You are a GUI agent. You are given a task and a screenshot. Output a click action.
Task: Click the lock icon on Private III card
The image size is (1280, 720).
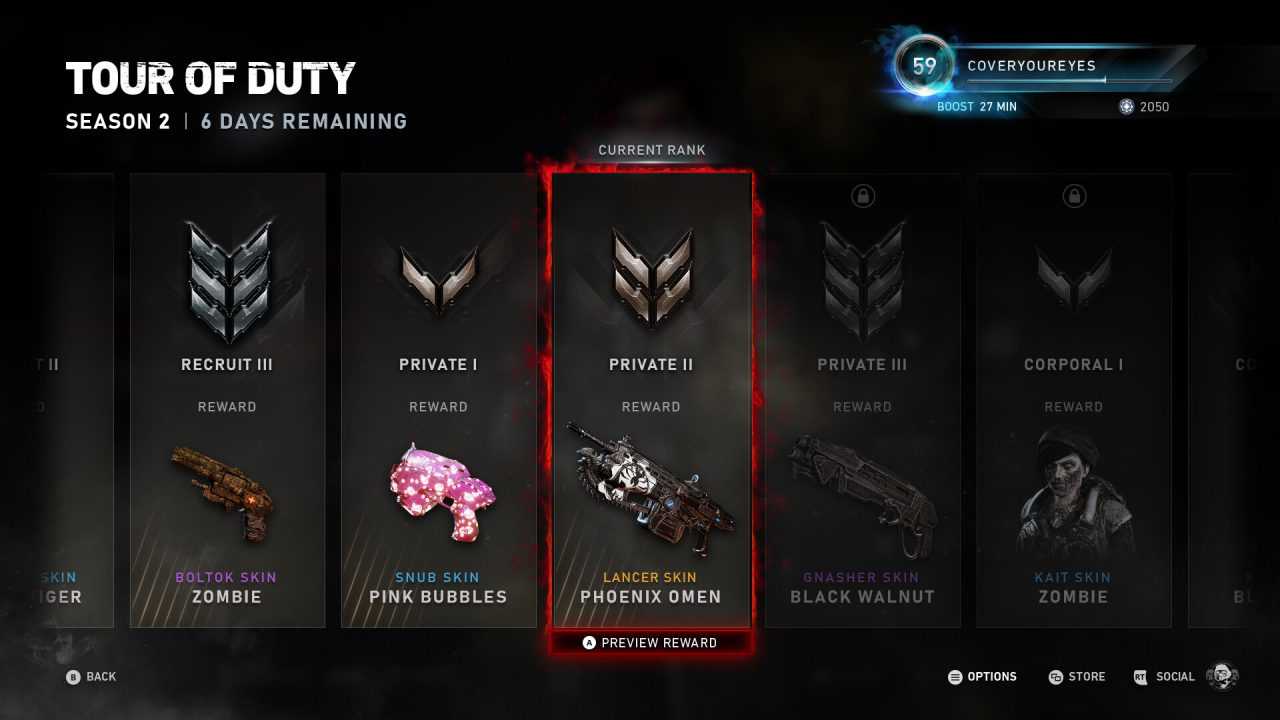coord(862,196)
